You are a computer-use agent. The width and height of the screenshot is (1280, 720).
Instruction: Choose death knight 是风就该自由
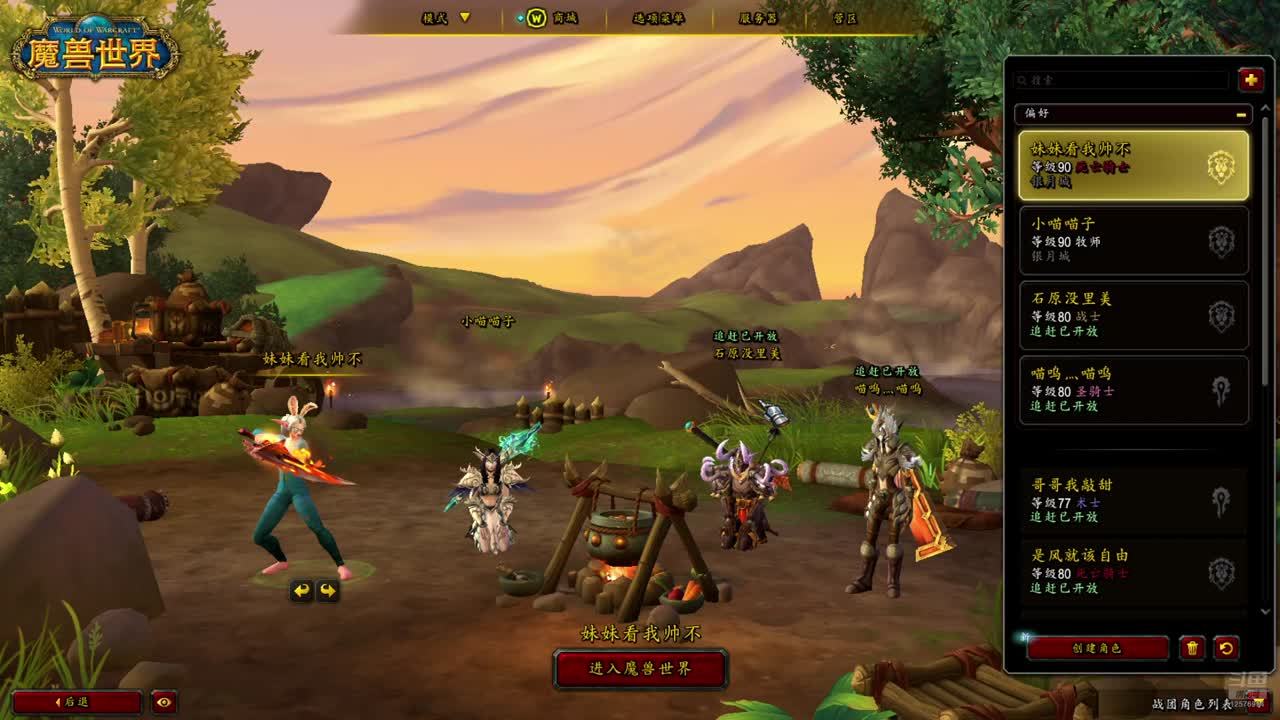click(1133, 571)
